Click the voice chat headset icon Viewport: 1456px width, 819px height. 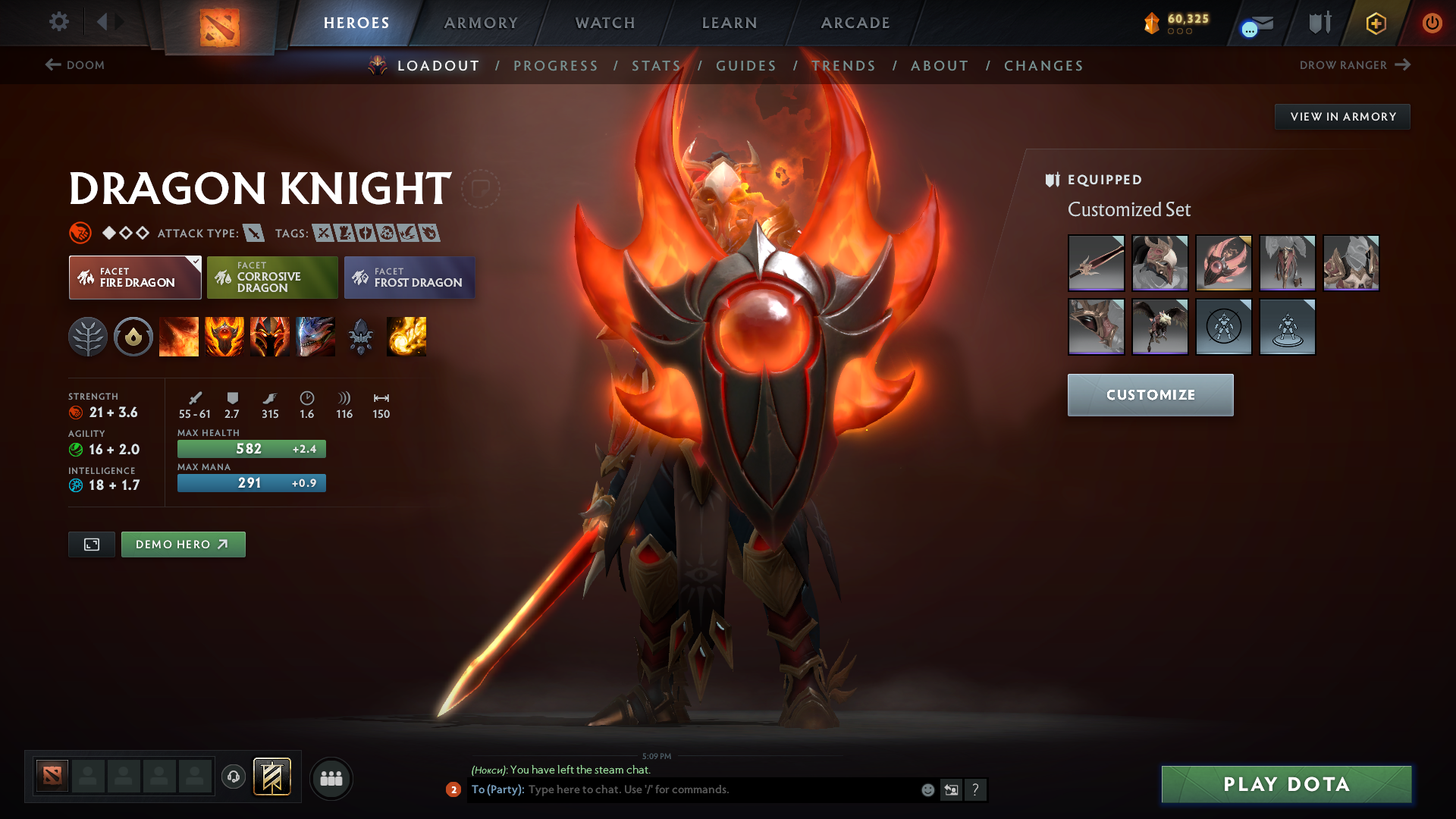[233, 778]
